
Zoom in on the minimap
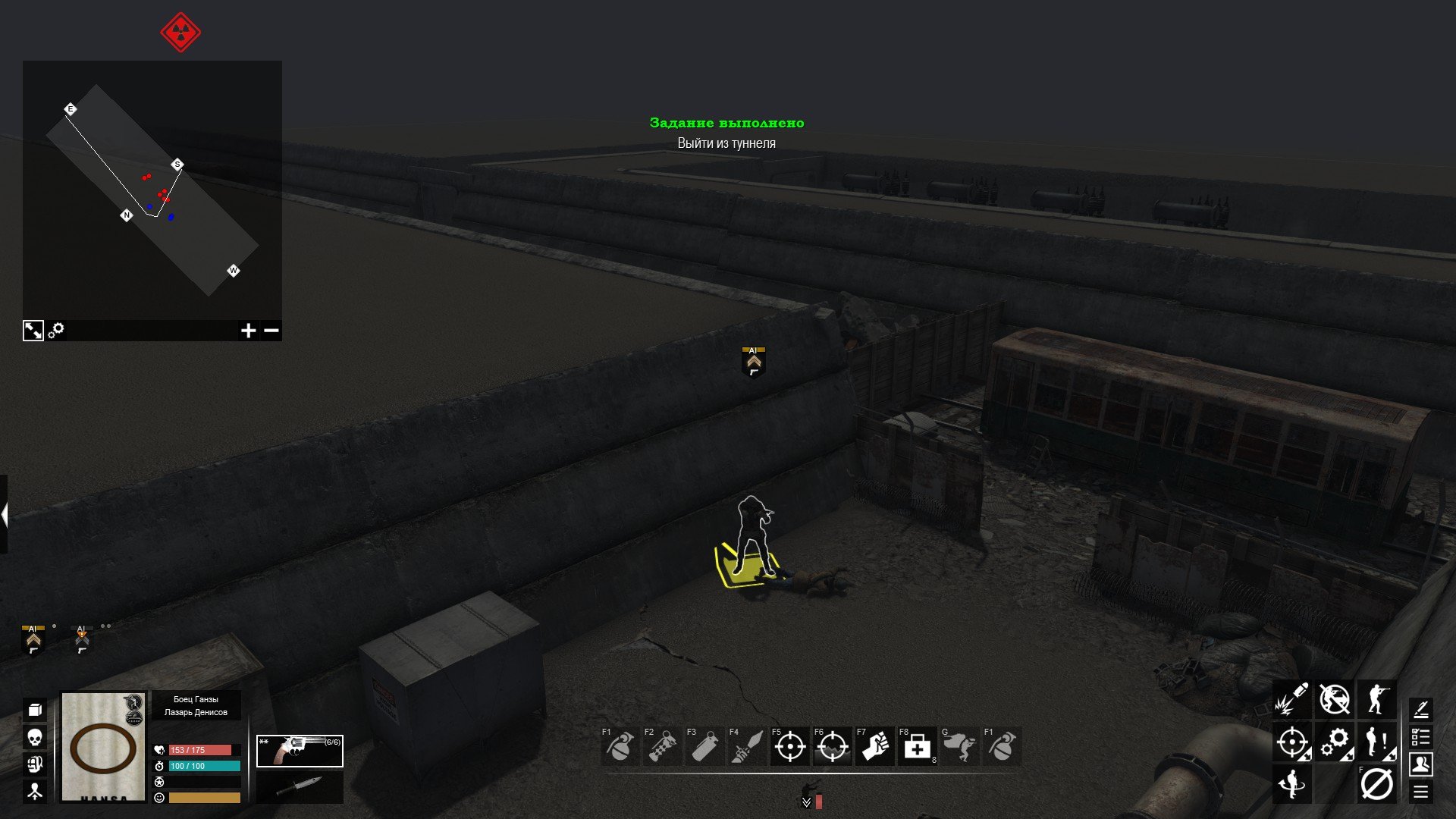[248, 331]
